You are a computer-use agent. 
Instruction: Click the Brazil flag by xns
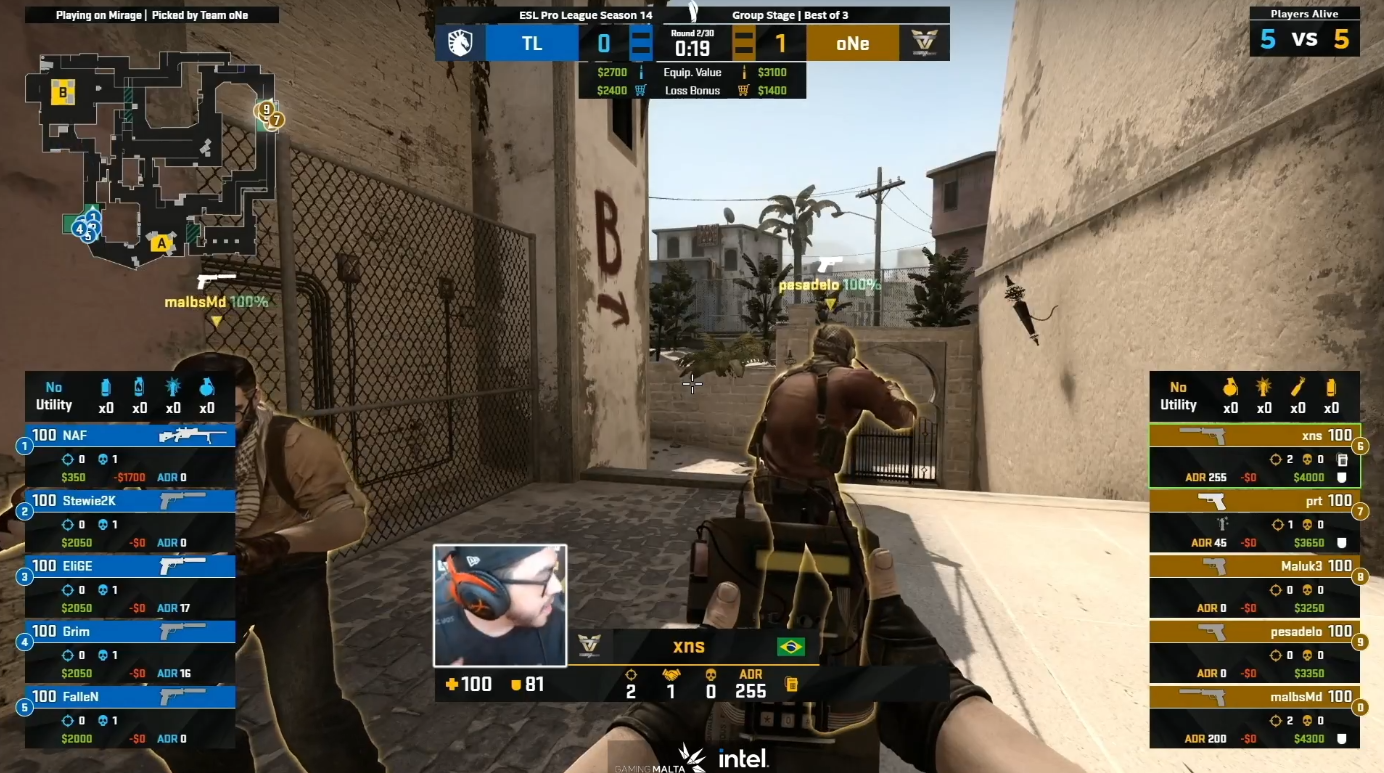click(x=790, y=647)
